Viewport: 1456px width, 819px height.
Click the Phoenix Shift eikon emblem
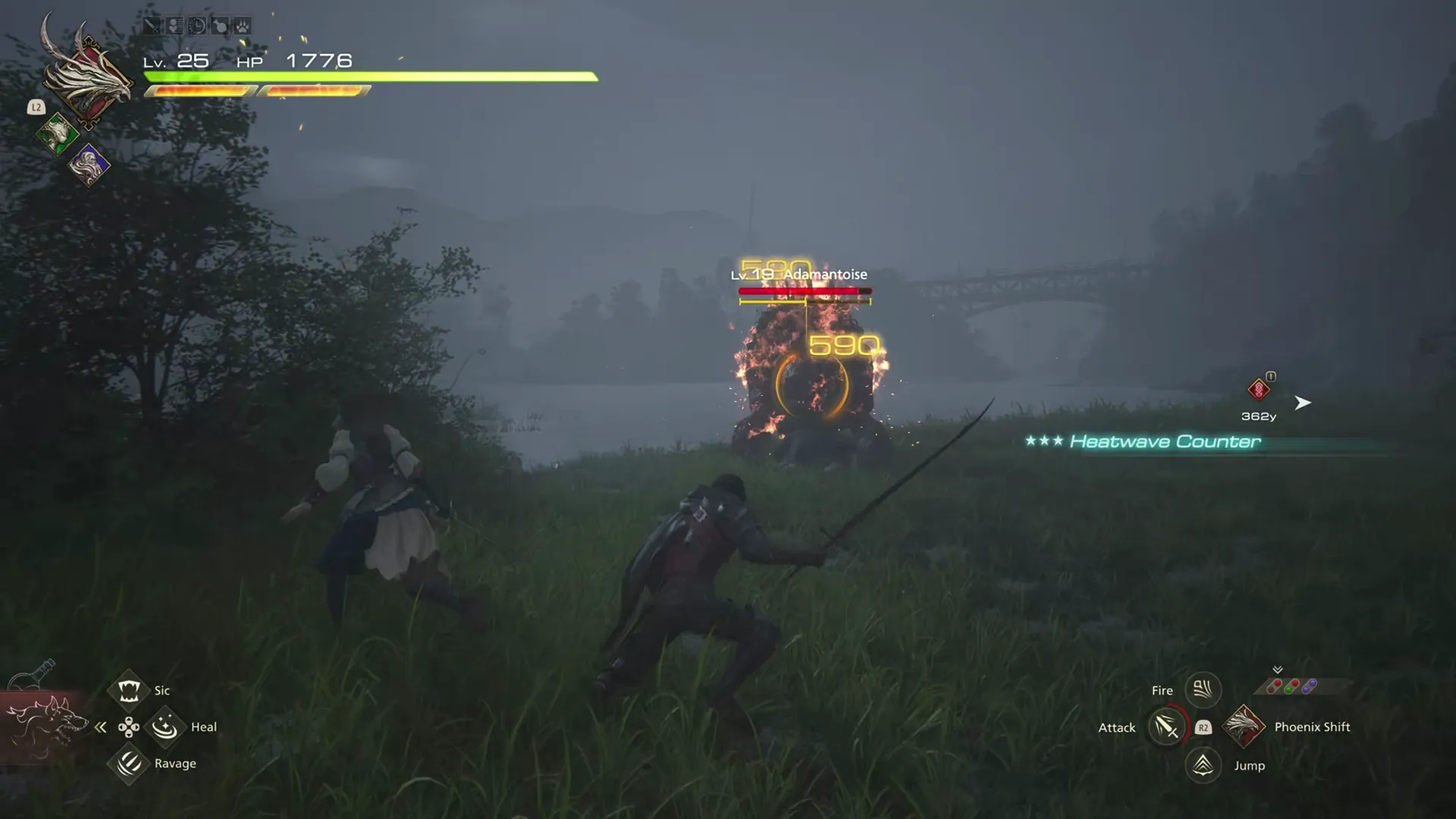click(x=1244, y=726)
